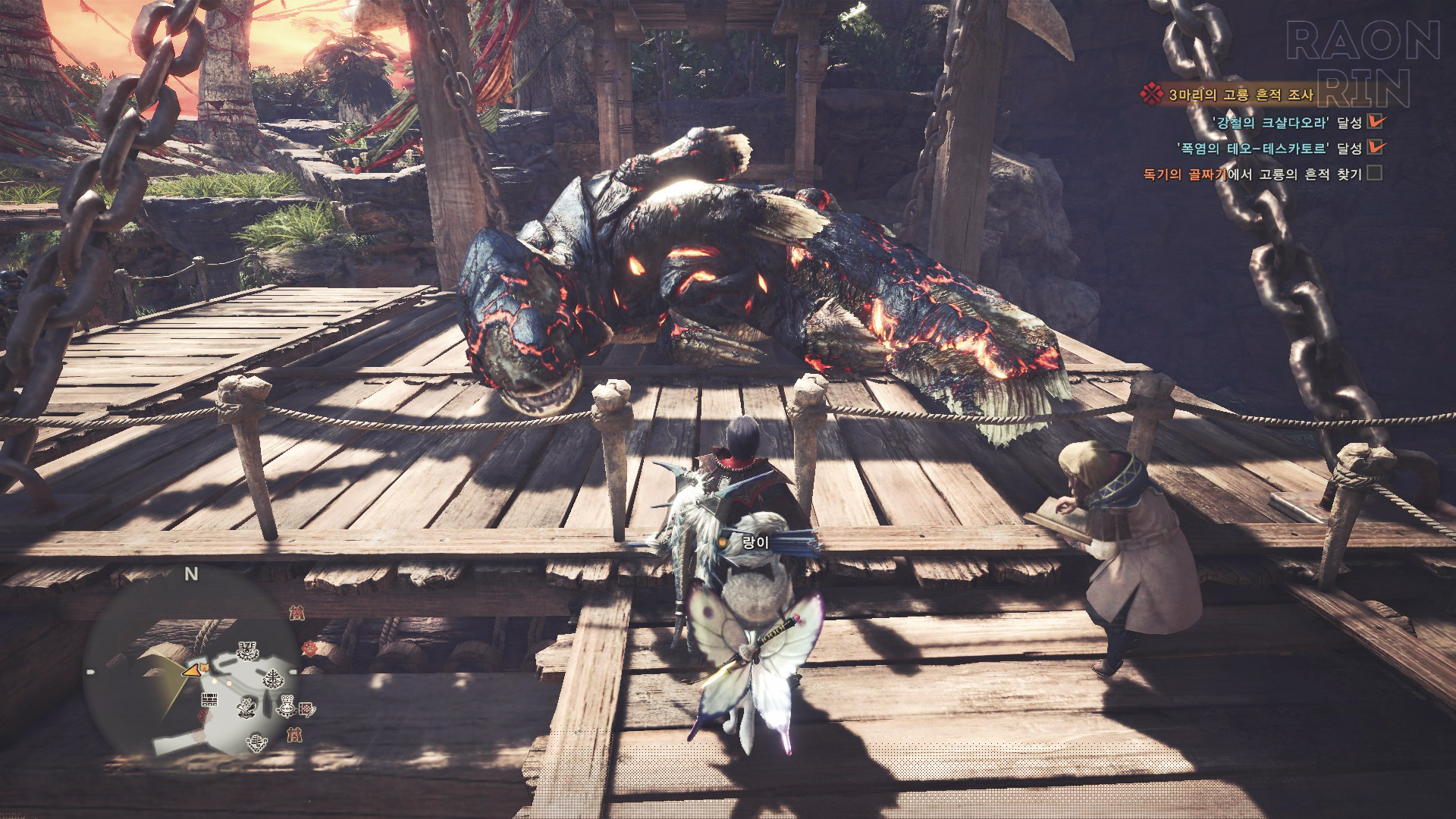Select the crossed-tools marker on the minimap
This screenshot has width=1456, height=819.
[246, 708]
